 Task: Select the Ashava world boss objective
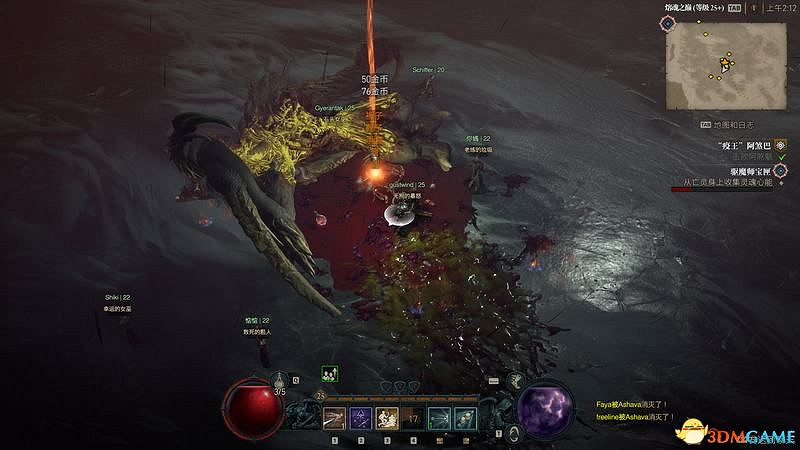pos(747,144)
